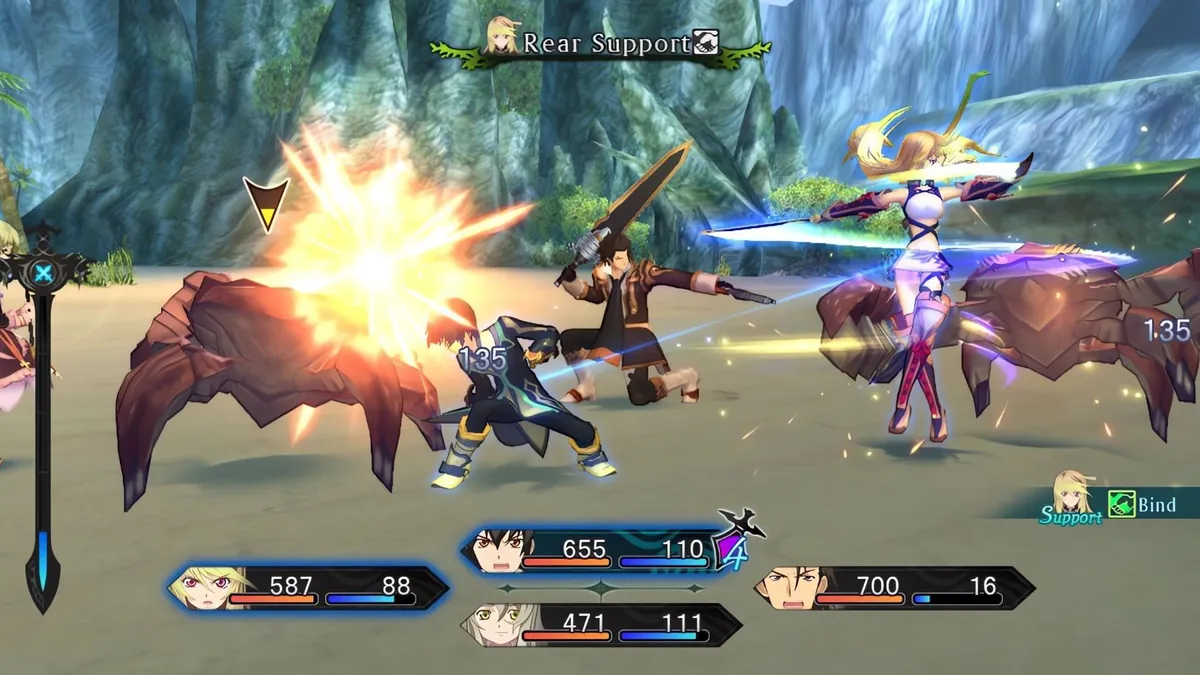Click the vertical sword gauge emblem
This screenshot has width=1200, height=675.
(43, 273)
